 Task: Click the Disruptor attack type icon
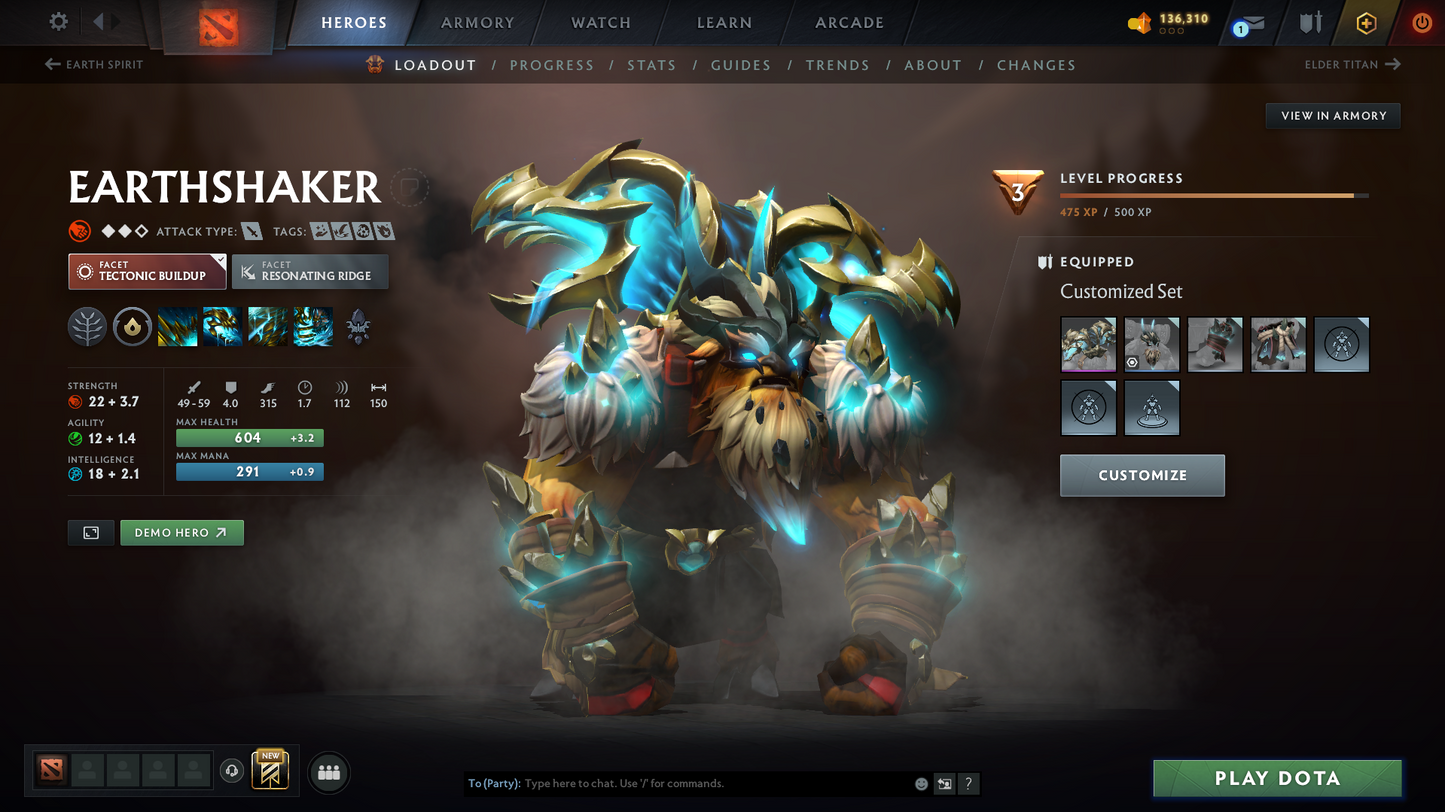coord(251,231)
